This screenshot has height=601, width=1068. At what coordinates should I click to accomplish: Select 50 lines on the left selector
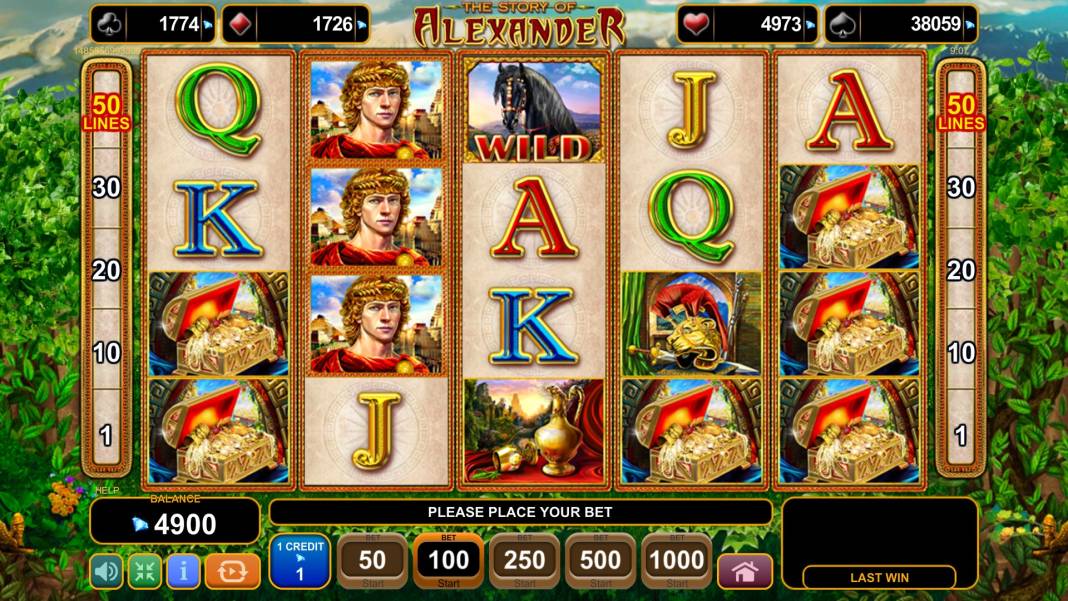pos(106,112)
